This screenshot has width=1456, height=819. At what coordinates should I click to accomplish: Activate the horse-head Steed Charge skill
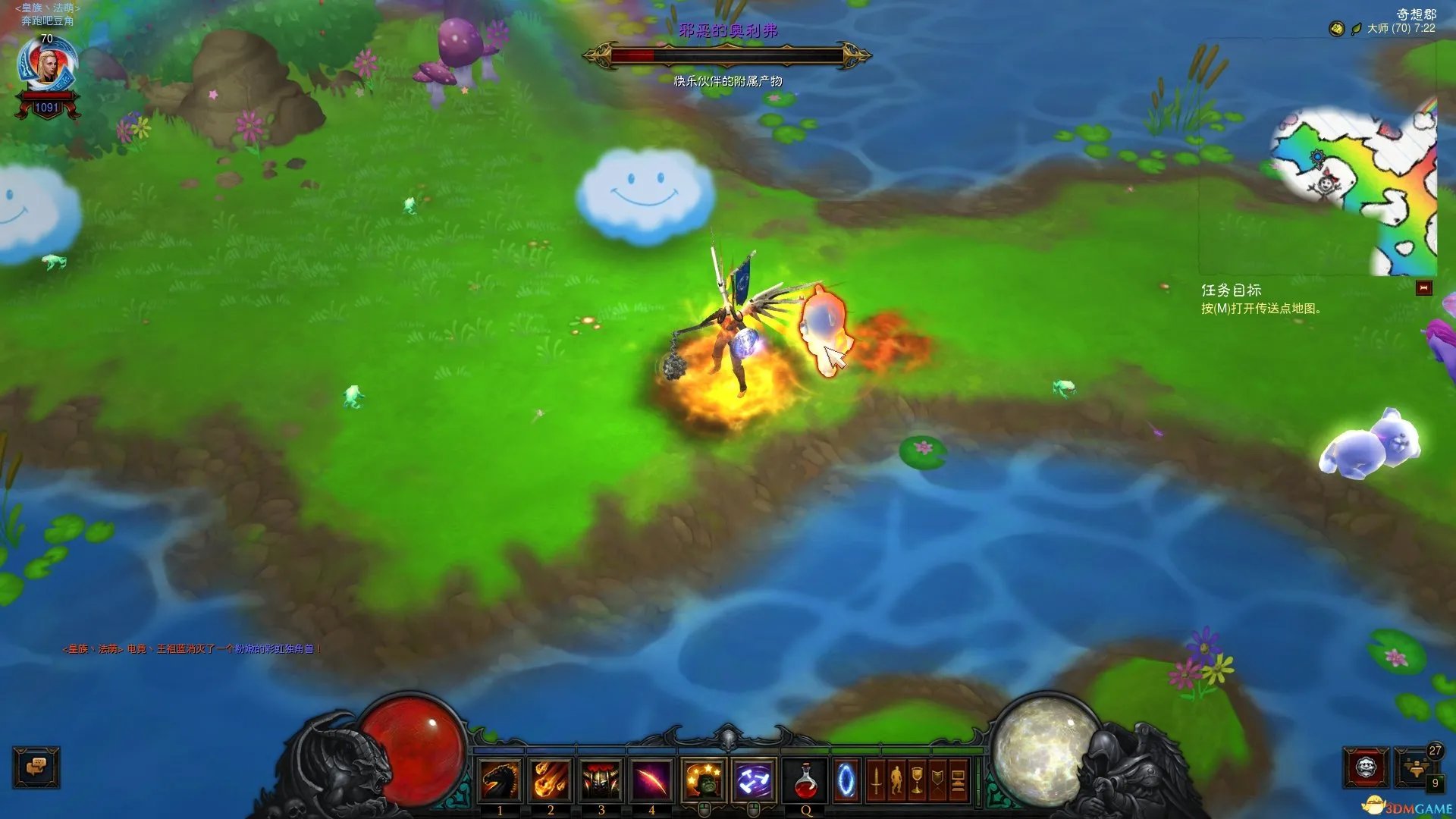[500, 780]
